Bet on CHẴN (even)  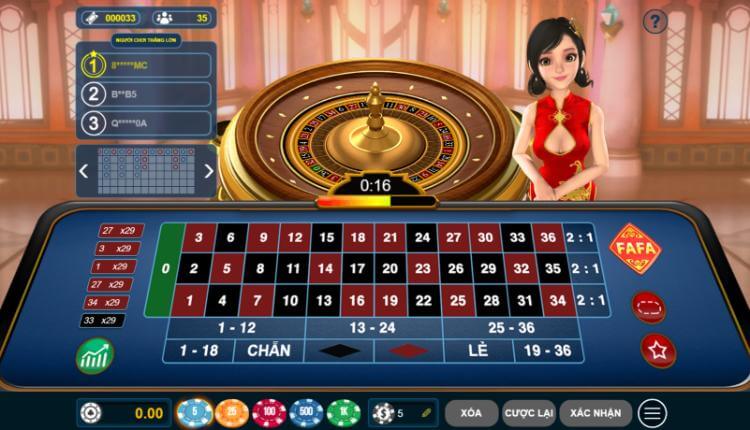[x=268, y=351]
